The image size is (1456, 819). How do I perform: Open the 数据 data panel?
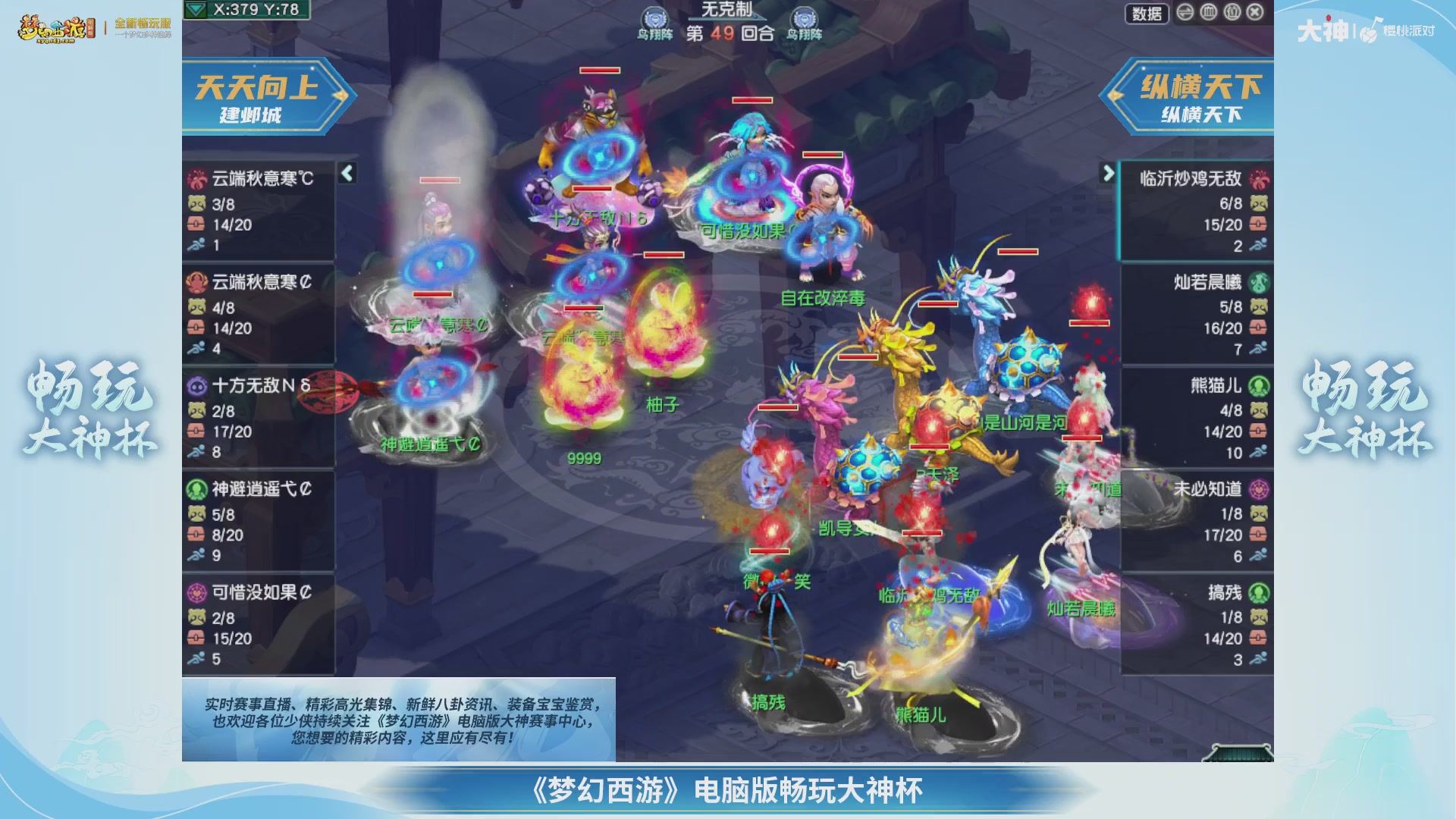[x=1147, y=14]
